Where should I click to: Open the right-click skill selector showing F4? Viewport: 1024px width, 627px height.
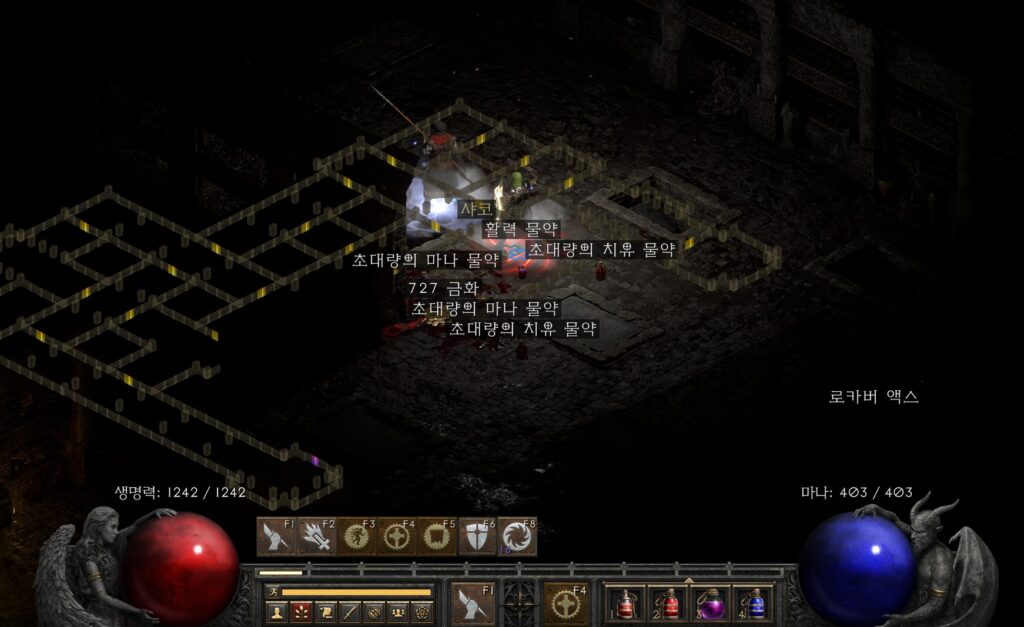[x=567, y=603]
